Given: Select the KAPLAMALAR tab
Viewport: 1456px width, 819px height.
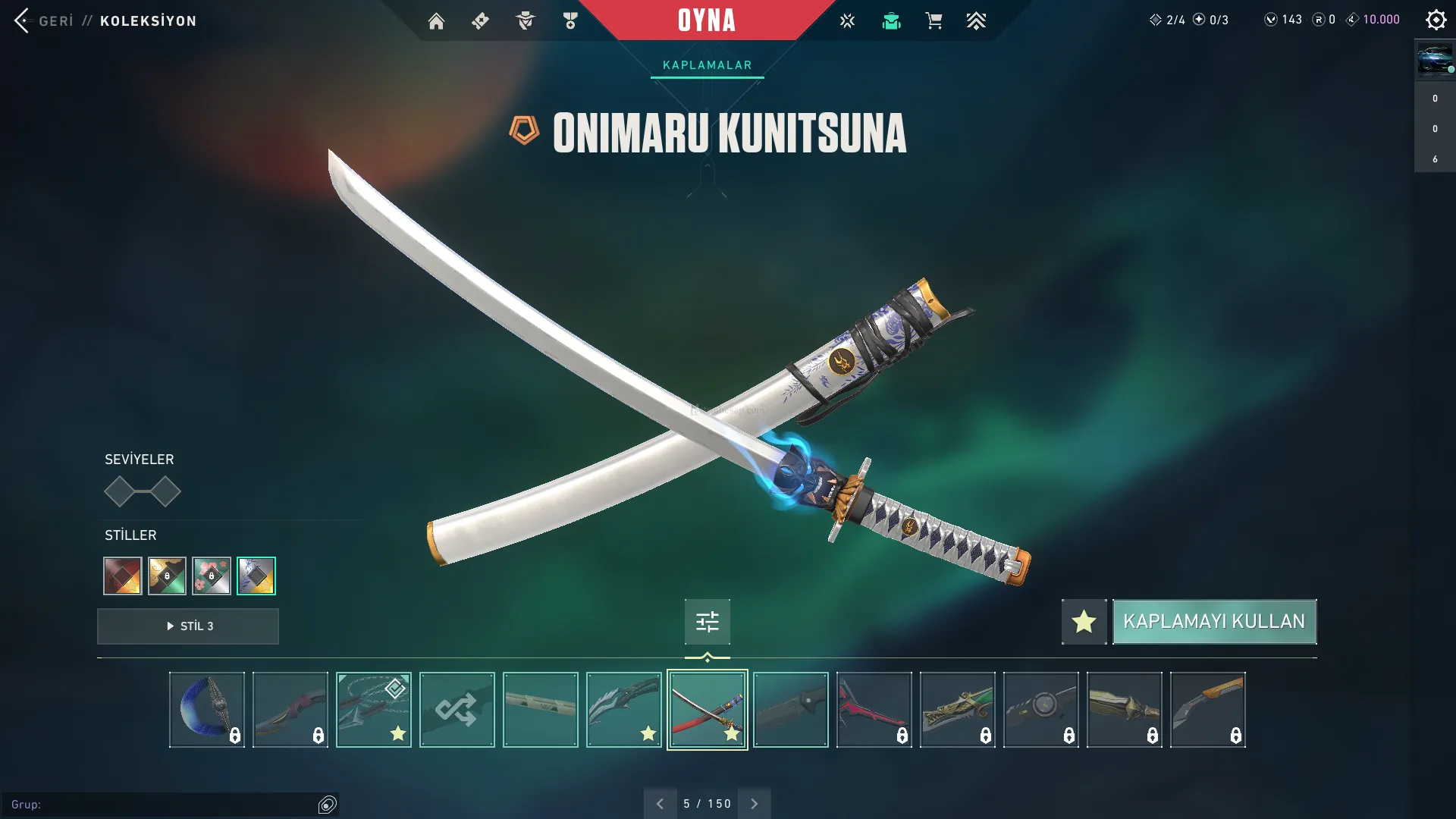Looking at the screenshot, I should 707,65.
